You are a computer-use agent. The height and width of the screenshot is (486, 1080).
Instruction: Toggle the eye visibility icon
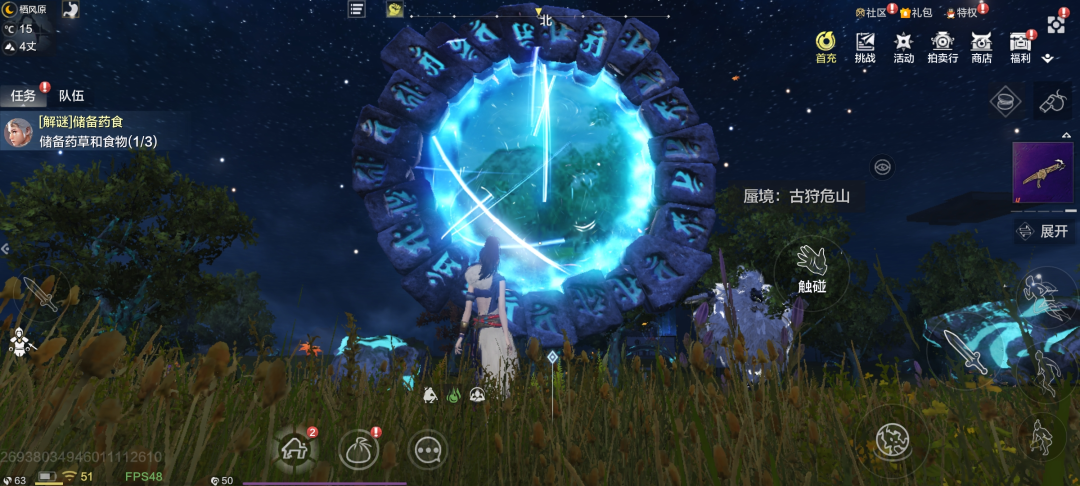pyautogui.click(x=882, y=167)
